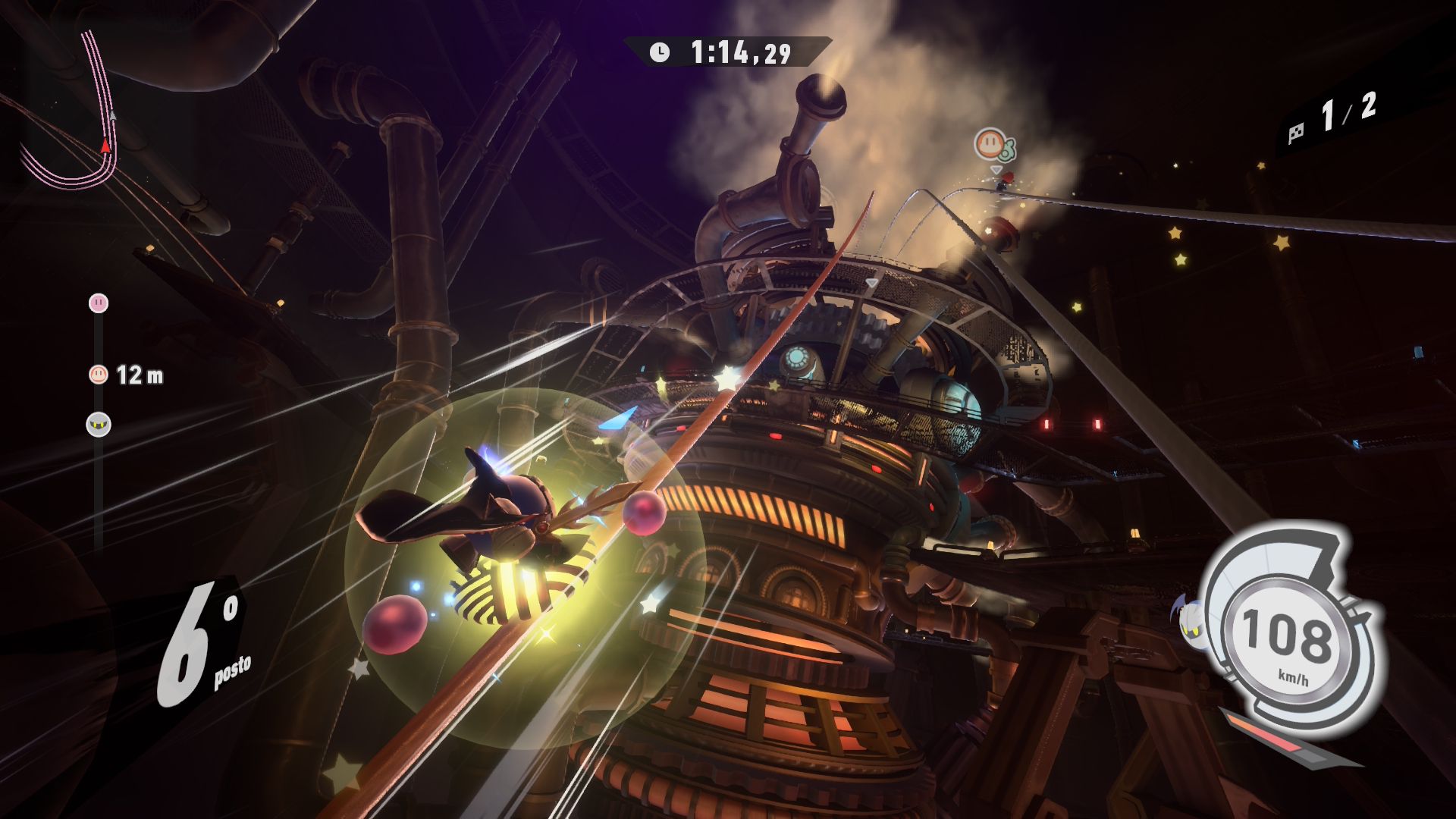Click the Waddle Dee icon beside 12 m
This screenshot has height=819, width=1456.
click(99, 374)
